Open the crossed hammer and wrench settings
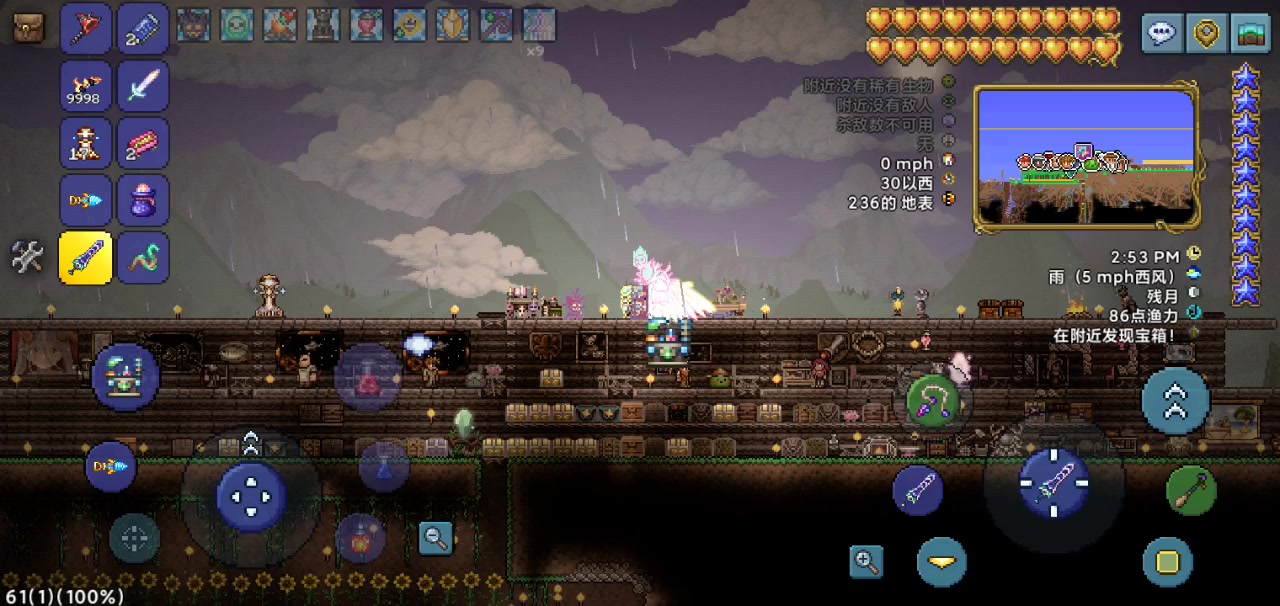1280x606 pixels. click(27, 257)
